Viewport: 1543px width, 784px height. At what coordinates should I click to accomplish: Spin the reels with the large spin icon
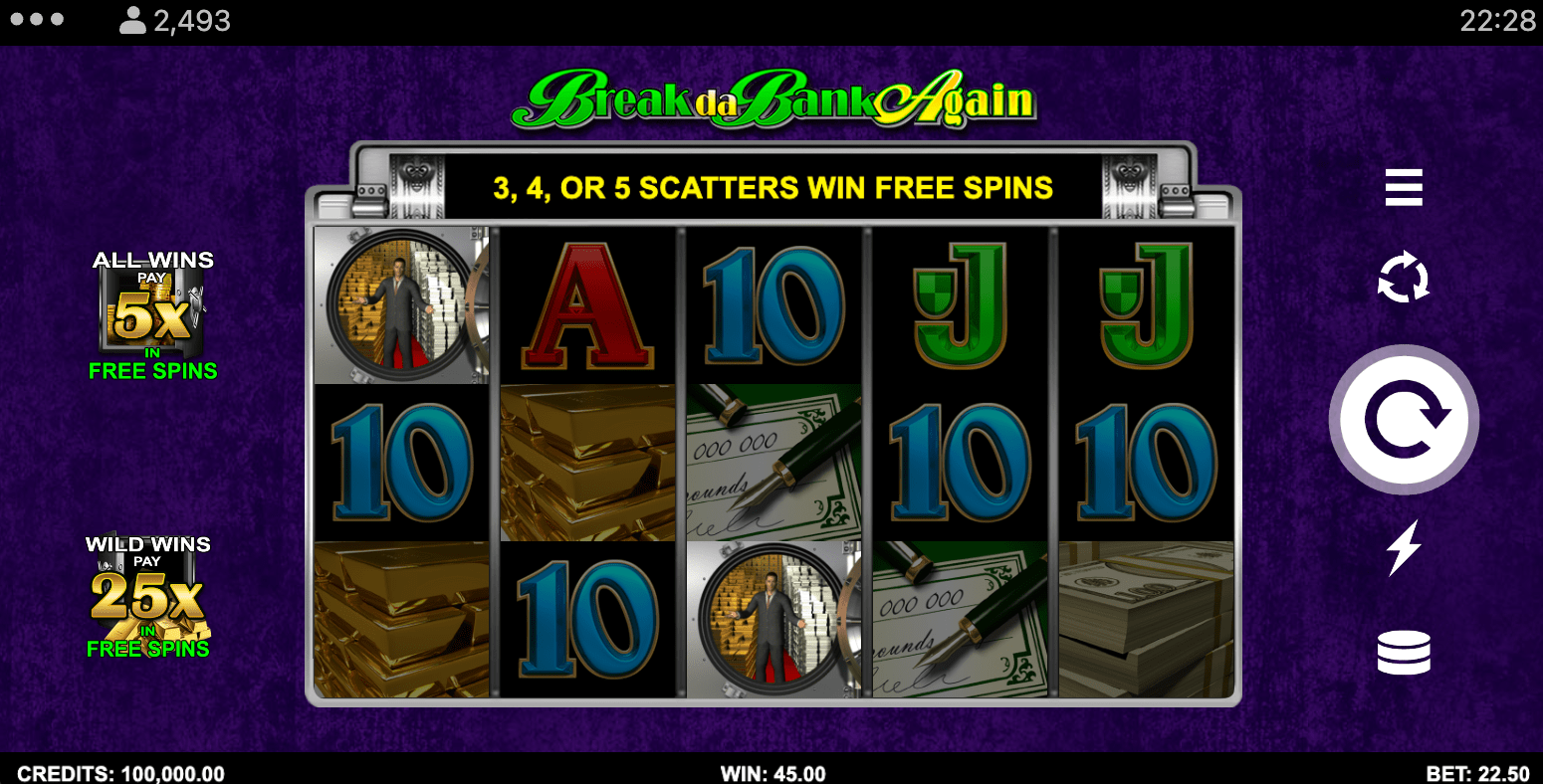click(x=1404, y=419)
